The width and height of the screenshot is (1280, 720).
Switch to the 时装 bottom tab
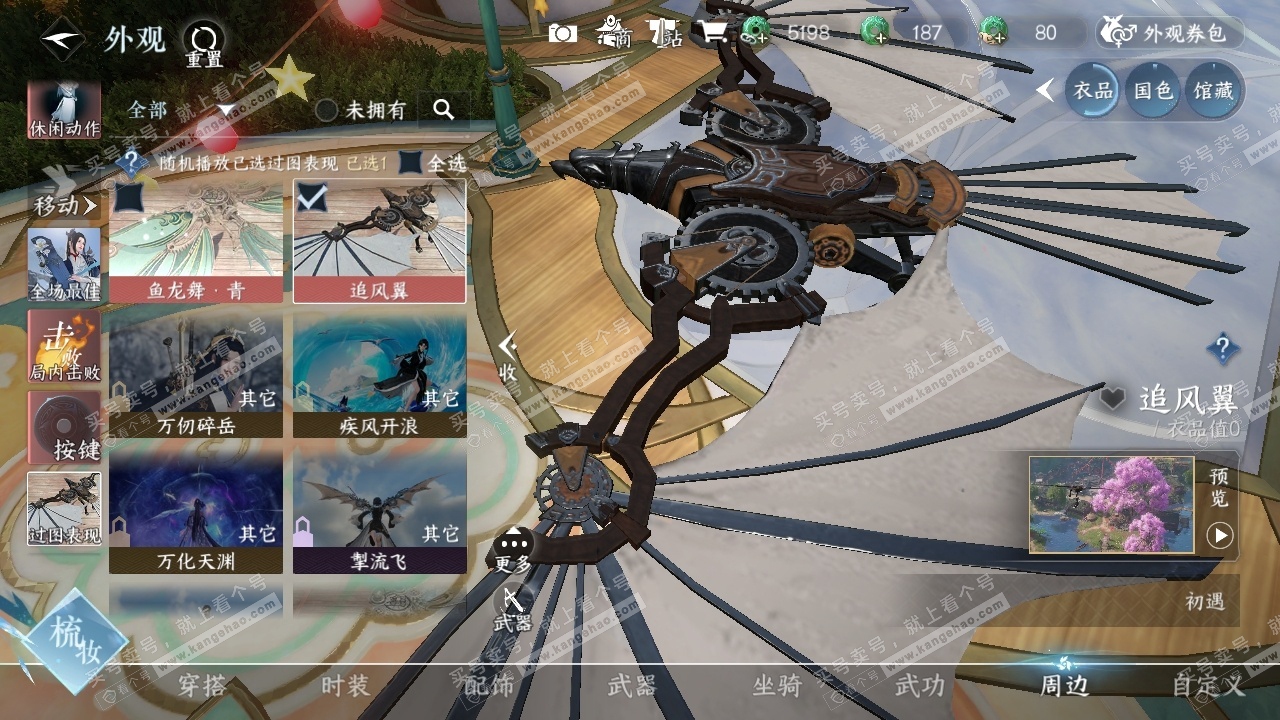click(345, 686)
